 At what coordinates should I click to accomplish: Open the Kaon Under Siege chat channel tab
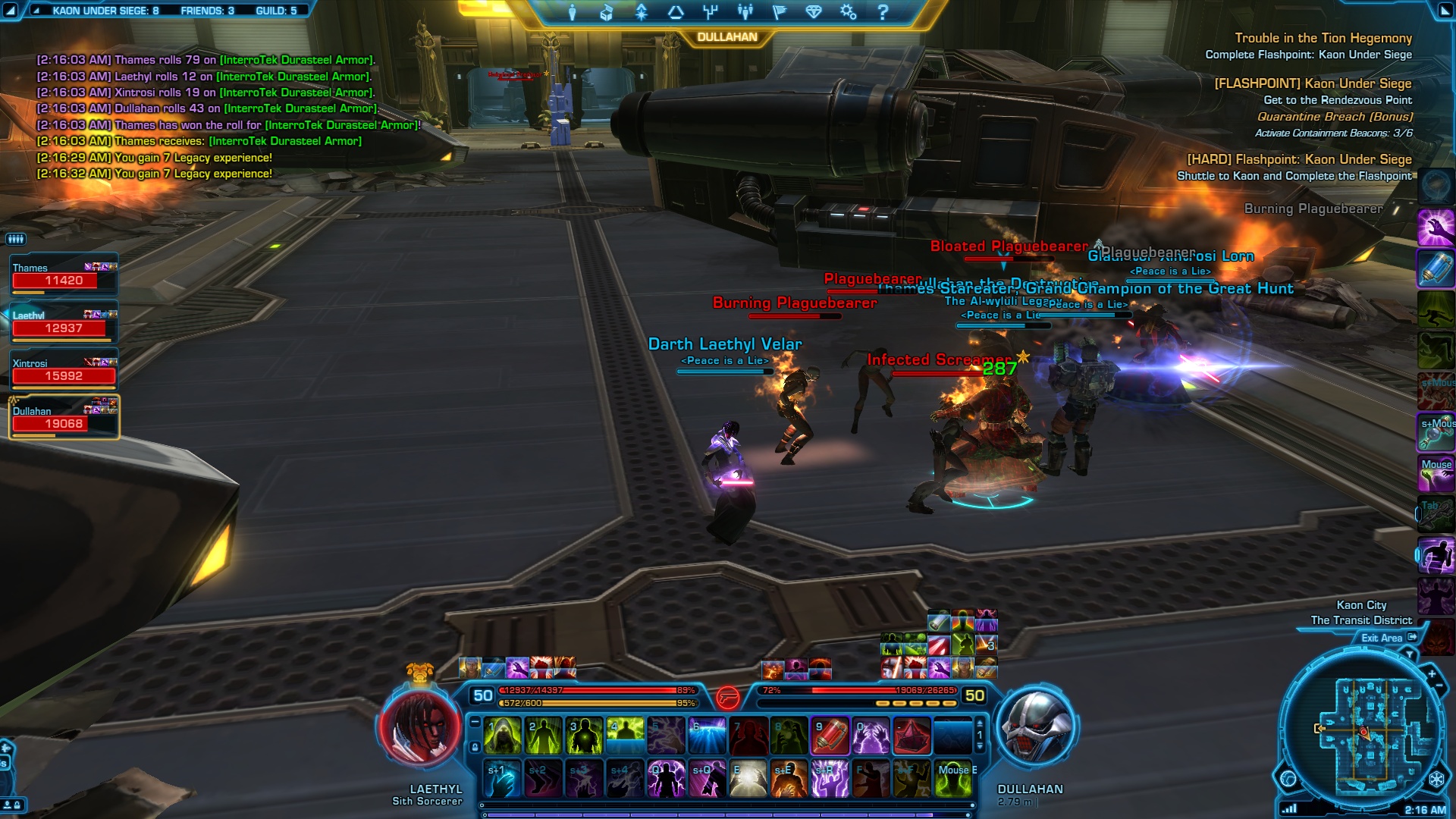[x=105, y=11]
